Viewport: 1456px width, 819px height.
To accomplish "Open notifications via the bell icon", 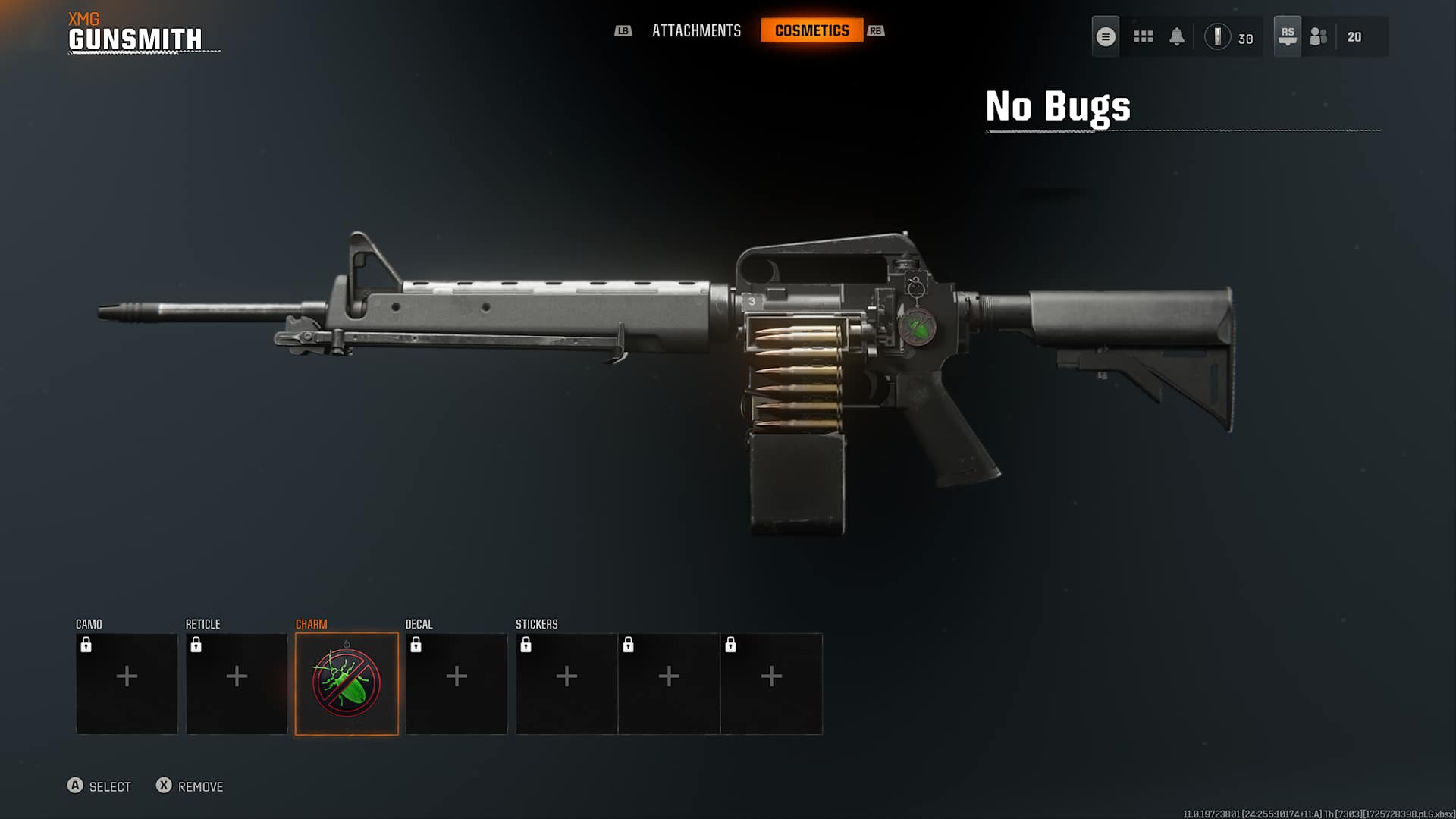I will pos(1177,36).
